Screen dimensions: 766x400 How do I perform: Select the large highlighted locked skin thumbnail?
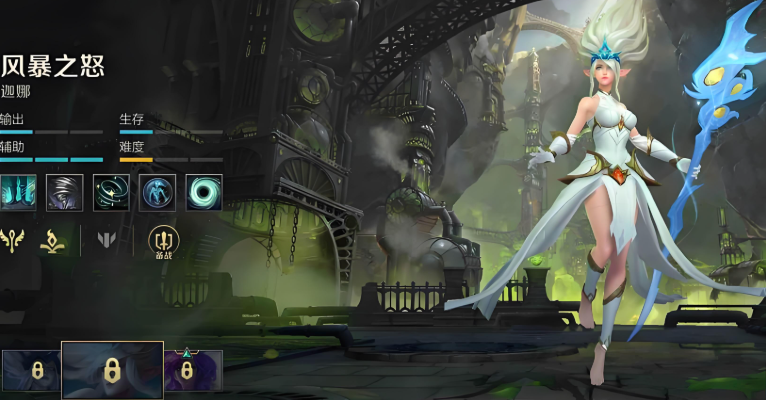(x=112, y=370)
